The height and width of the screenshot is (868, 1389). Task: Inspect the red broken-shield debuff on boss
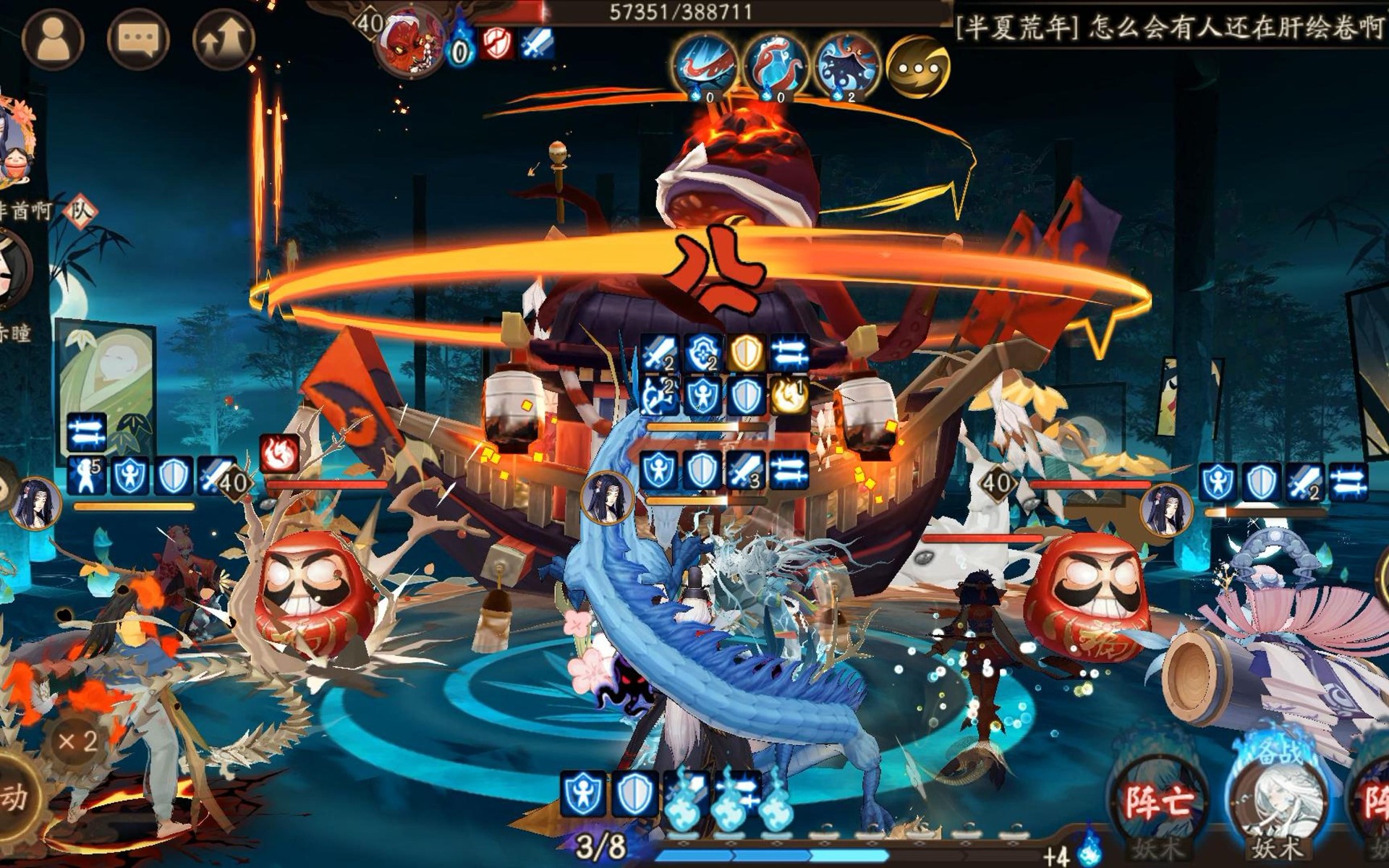coord(497,45)
